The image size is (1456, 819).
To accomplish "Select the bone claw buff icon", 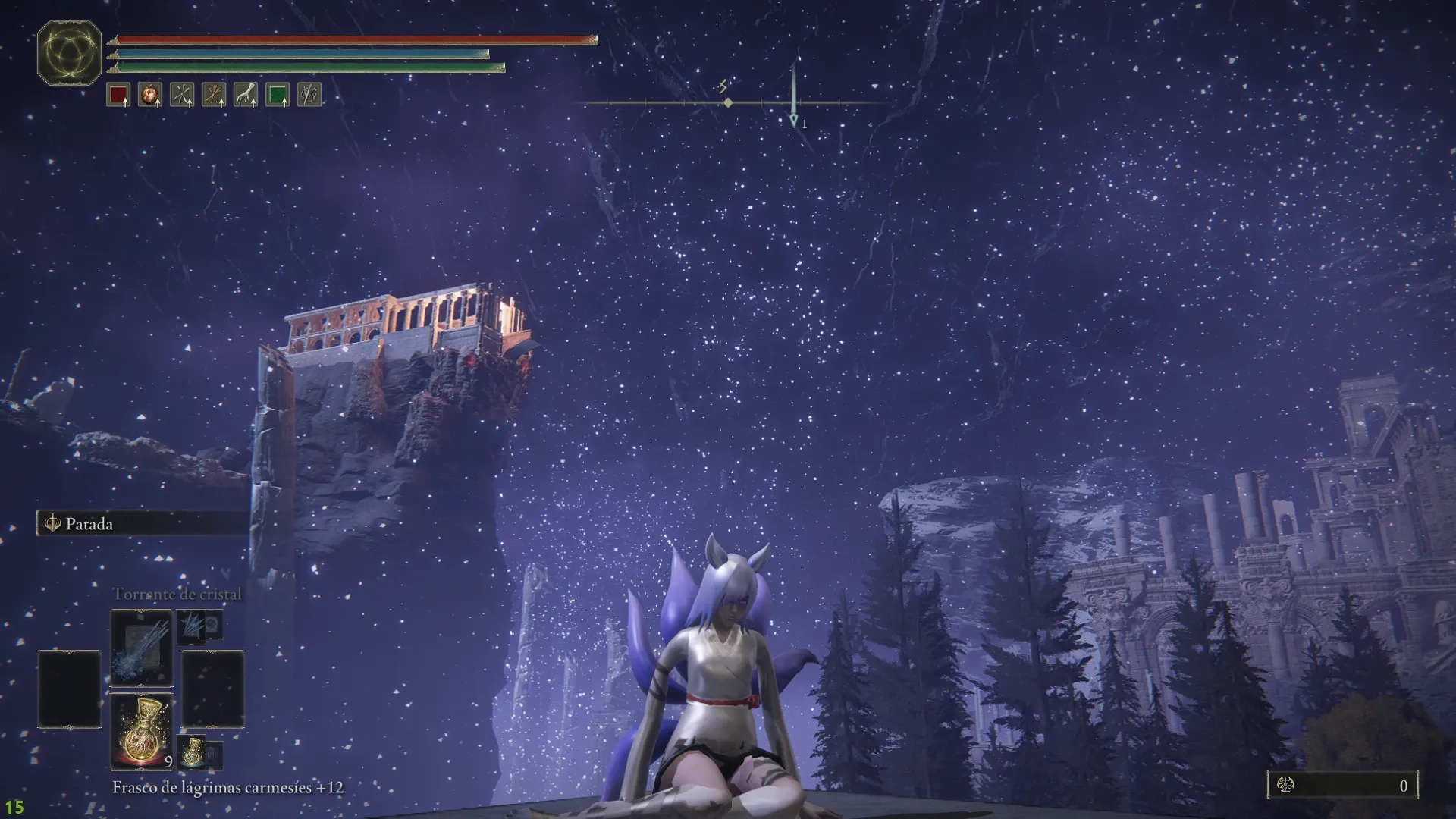I will click(246, 95).
